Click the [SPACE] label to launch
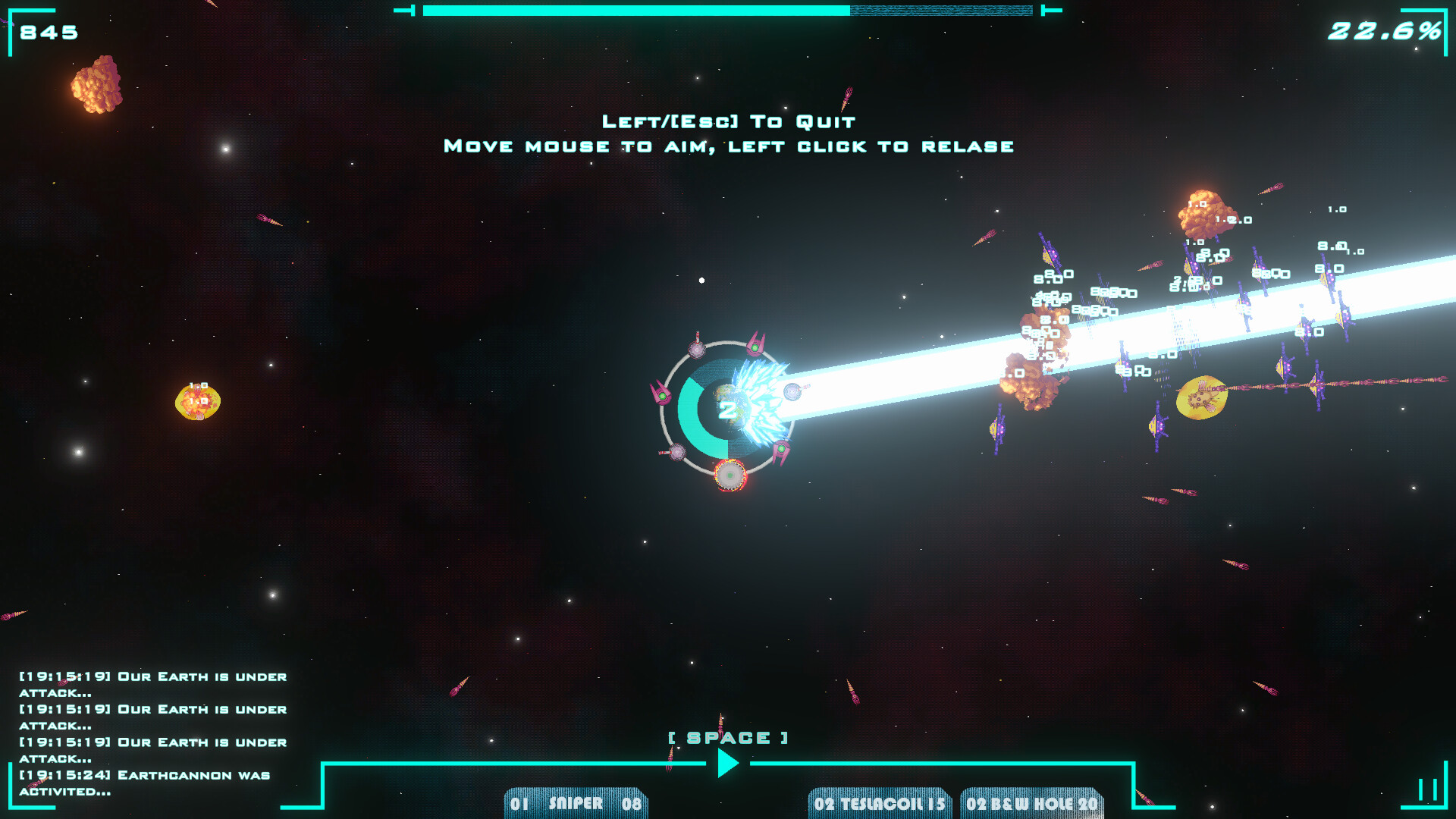The image size is (1456, 819). pyautogui.click(x=726, y=736)
